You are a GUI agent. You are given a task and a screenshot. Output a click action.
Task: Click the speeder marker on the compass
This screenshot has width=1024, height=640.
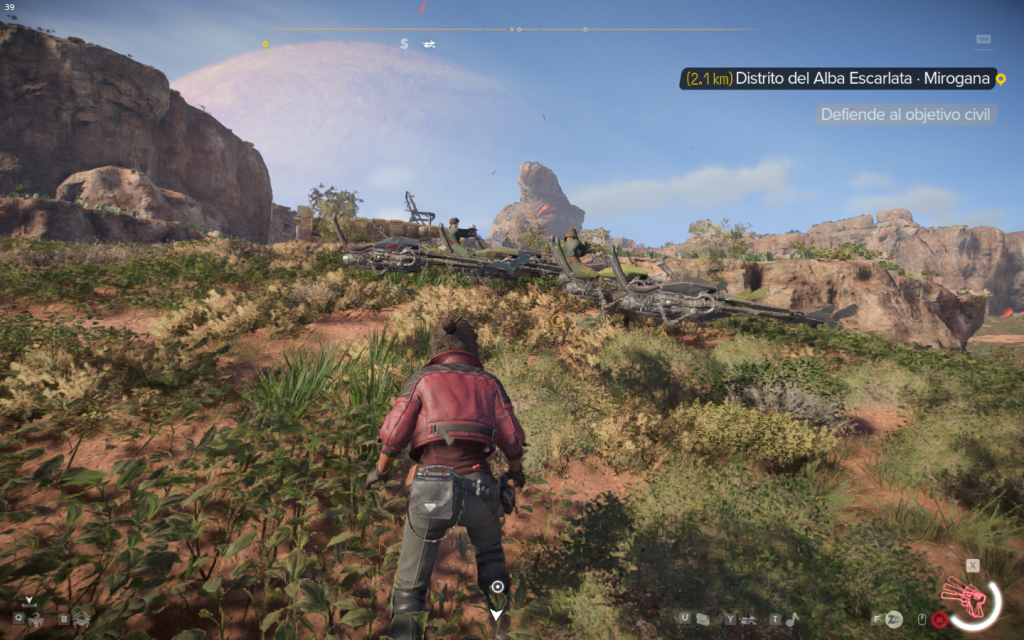429,44
